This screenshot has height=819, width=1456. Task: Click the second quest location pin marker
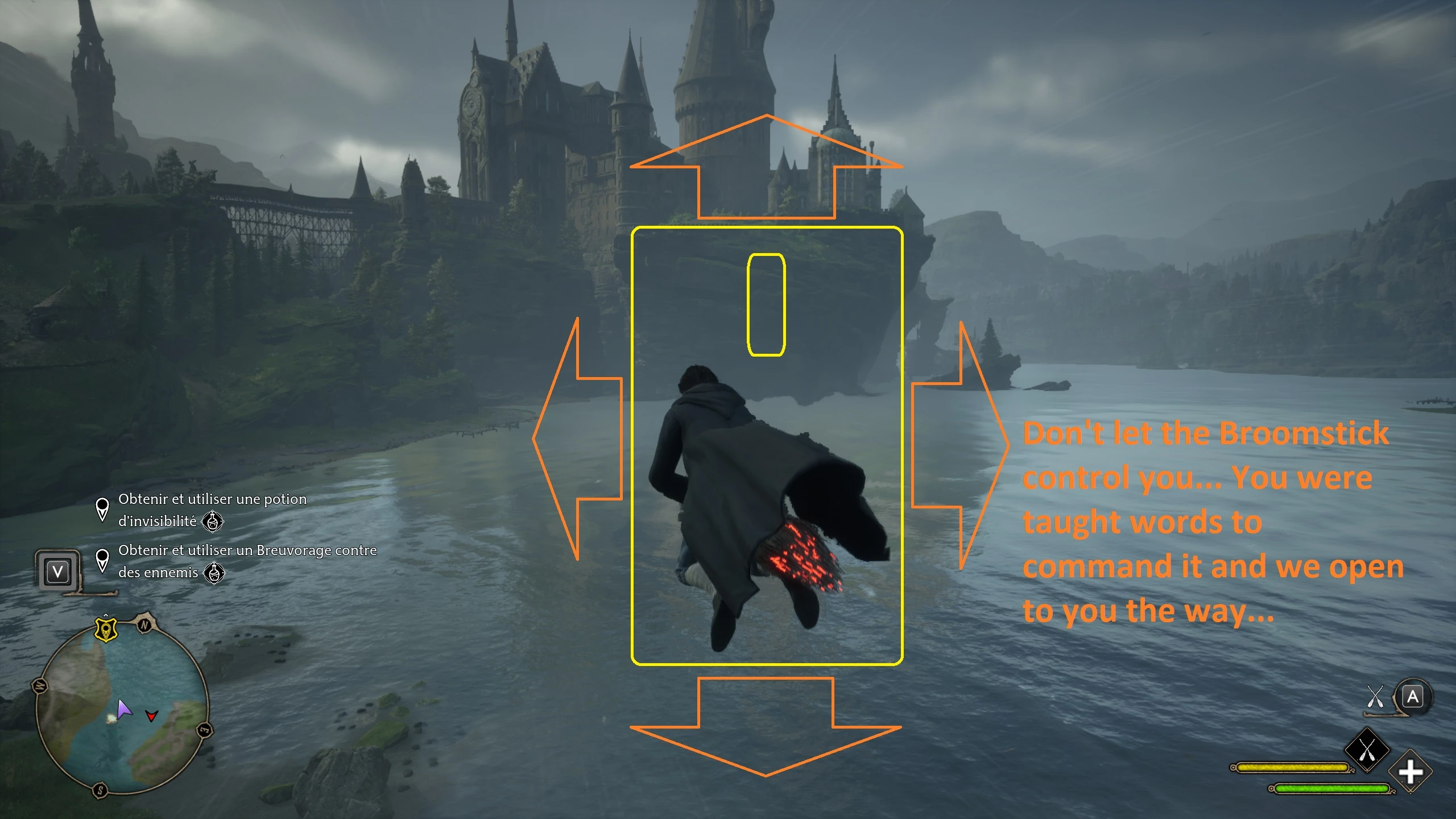click(103, 564)
